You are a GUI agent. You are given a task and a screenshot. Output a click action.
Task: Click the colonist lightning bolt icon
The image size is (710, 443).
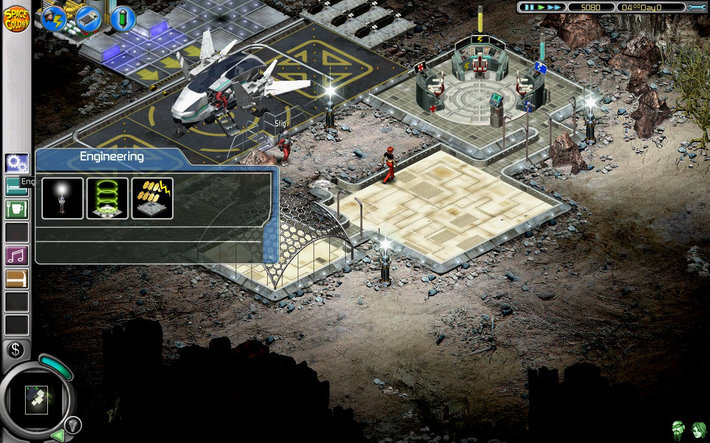tap(53, 18)
